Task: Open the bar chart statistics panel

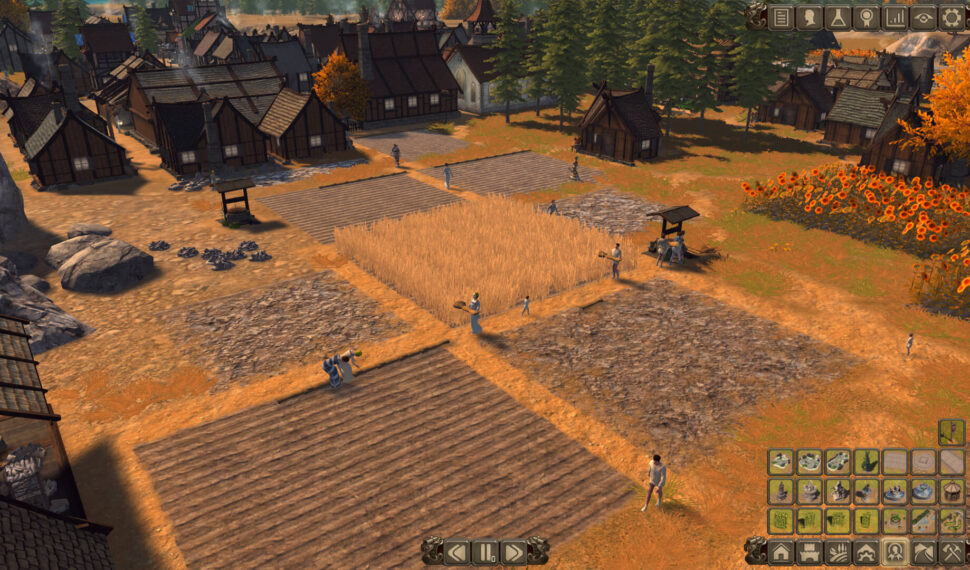Action: (895, 17)
